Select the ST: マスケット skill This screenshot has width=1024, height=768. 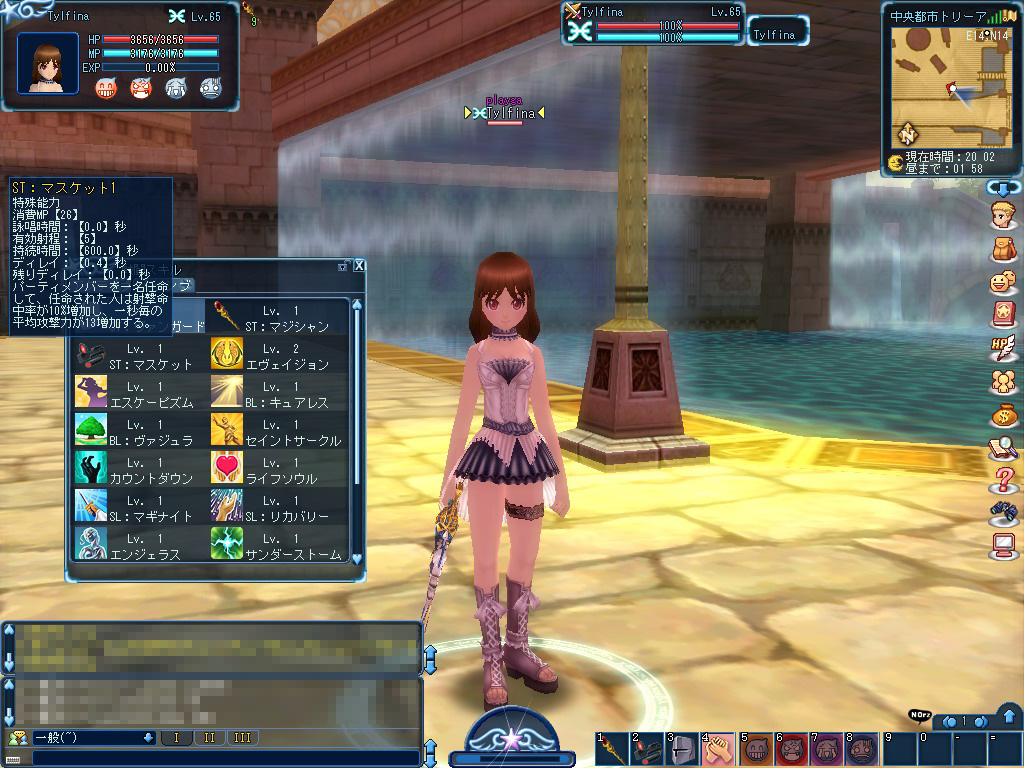tap(92, 354)
